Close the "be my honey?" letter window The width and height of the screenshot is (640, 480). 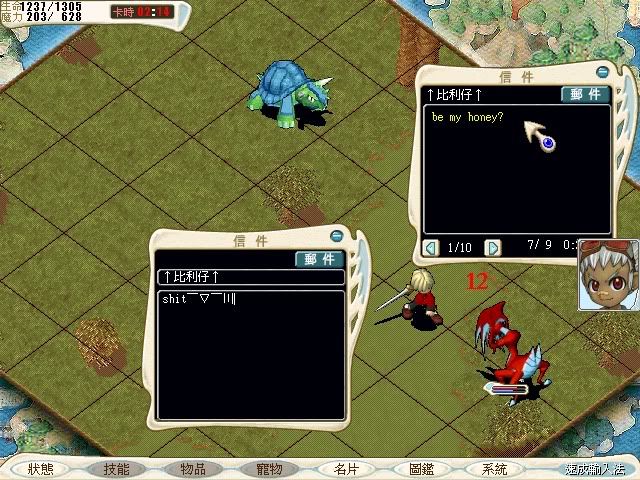coord(602,71)
